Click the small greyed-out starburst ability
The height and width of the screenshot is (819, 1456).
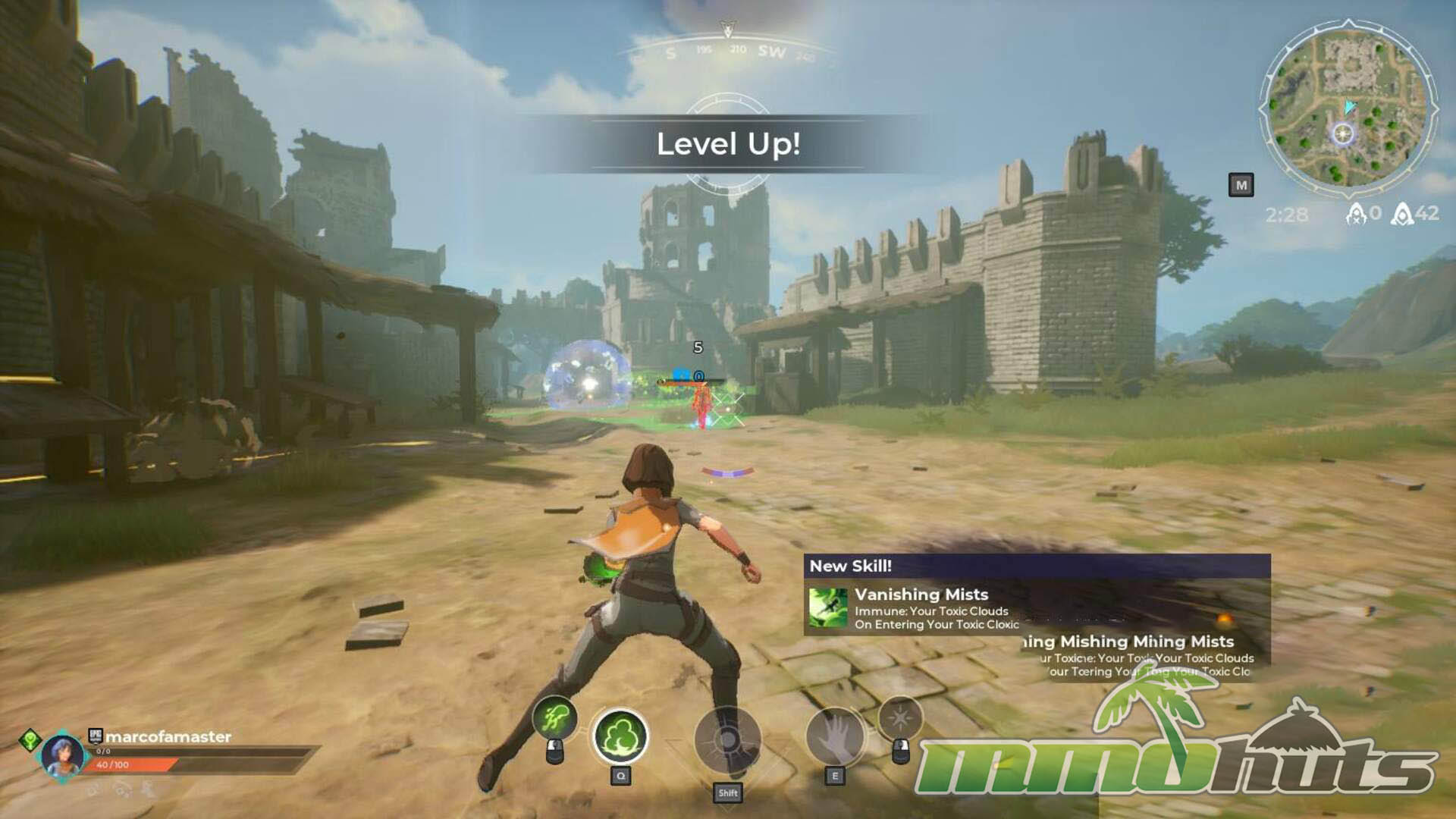900,717
